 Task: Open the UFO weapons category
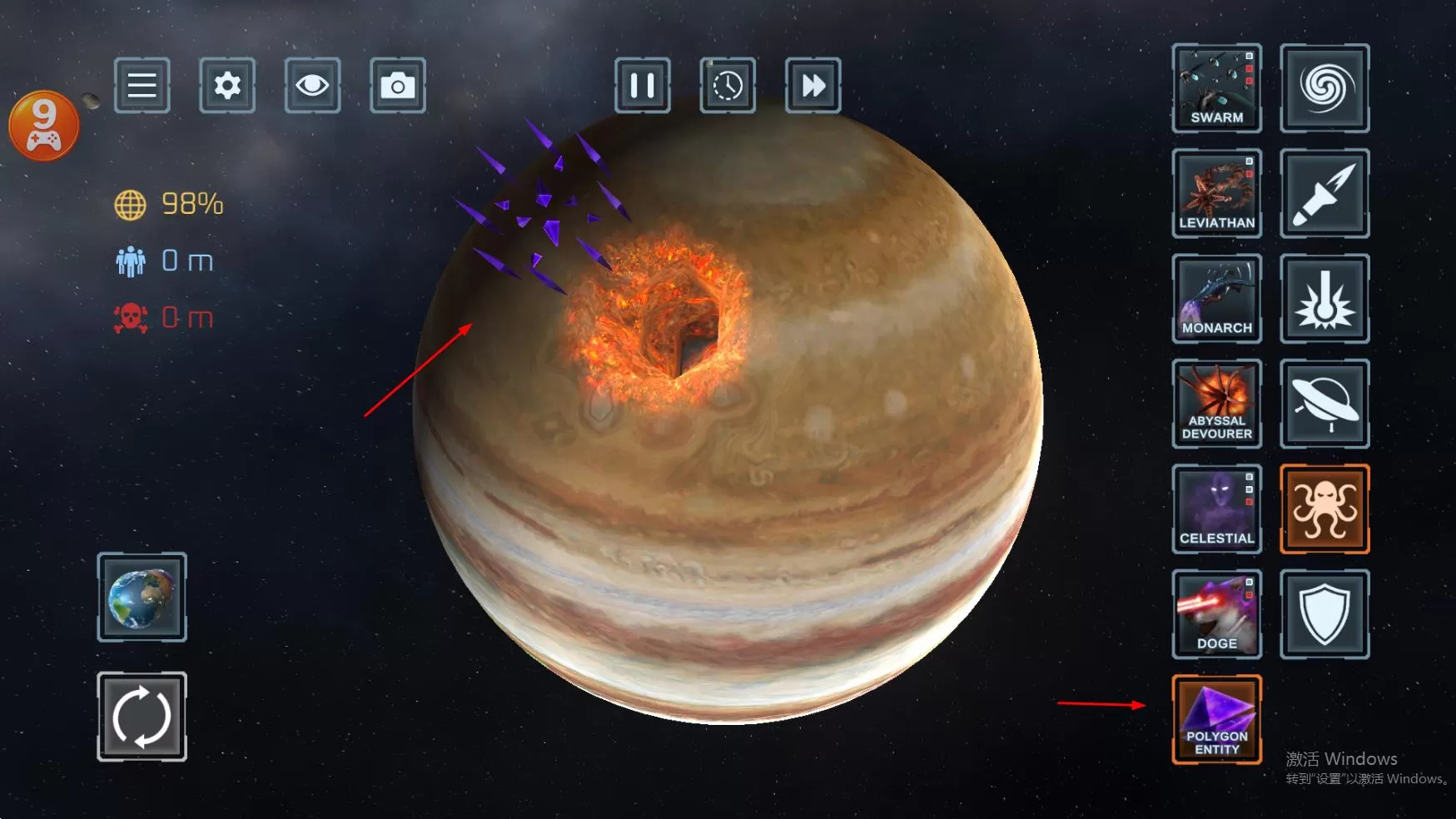coord(1324,404)
